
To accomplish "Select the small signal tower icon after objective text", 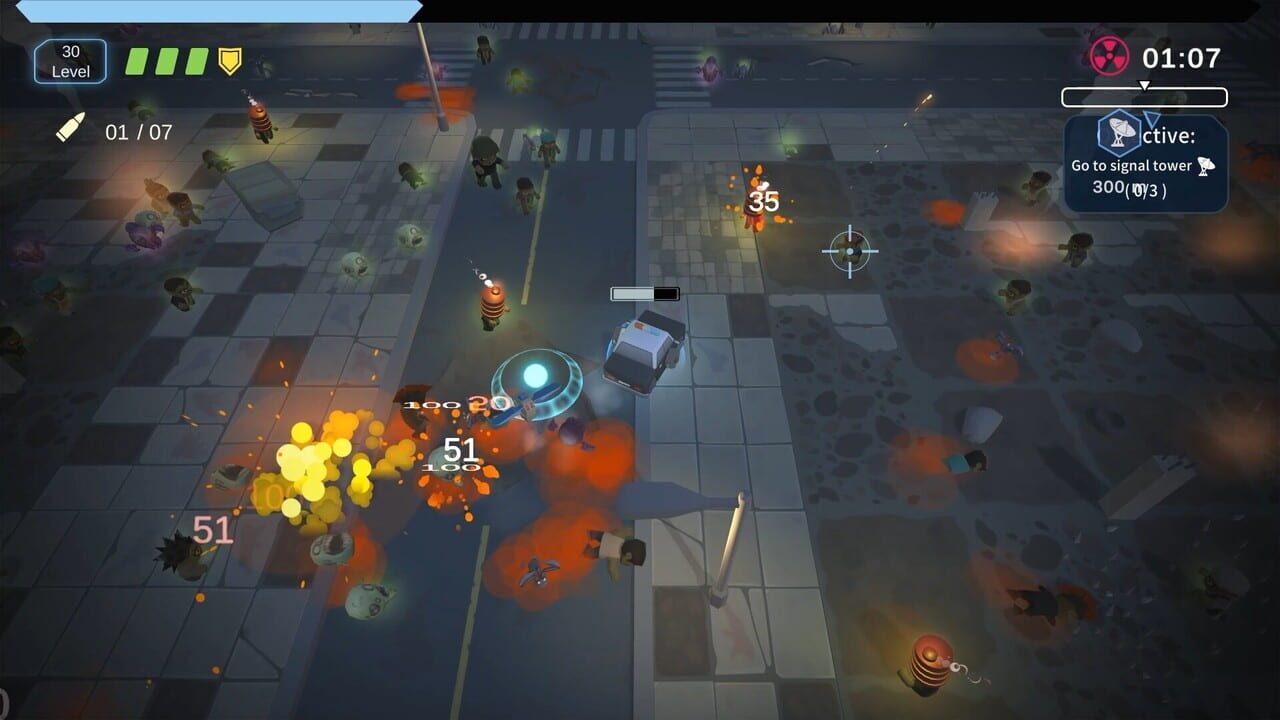I will click(x=1206, y=167).
